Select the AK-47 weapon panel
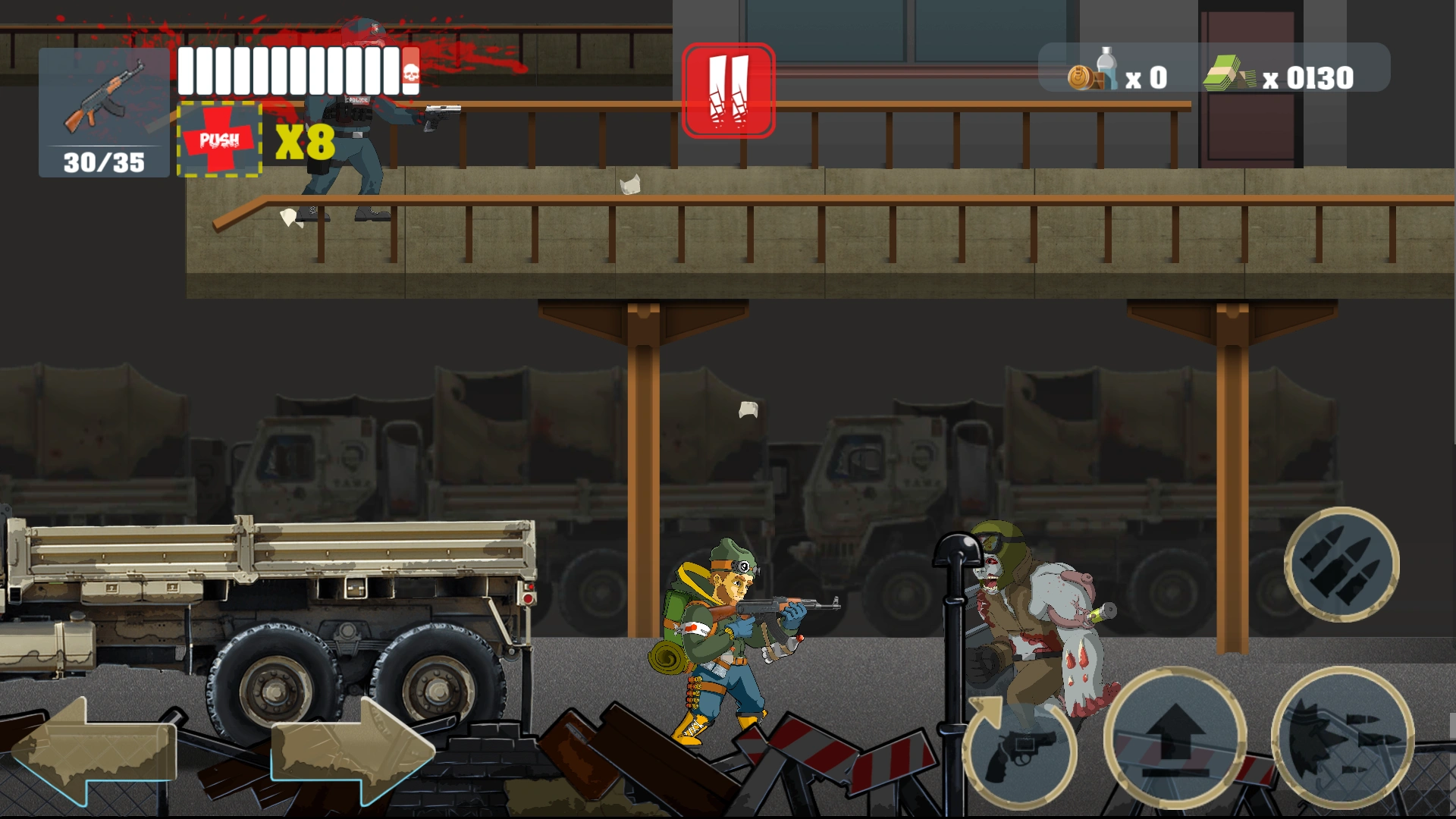 [104, 112]
